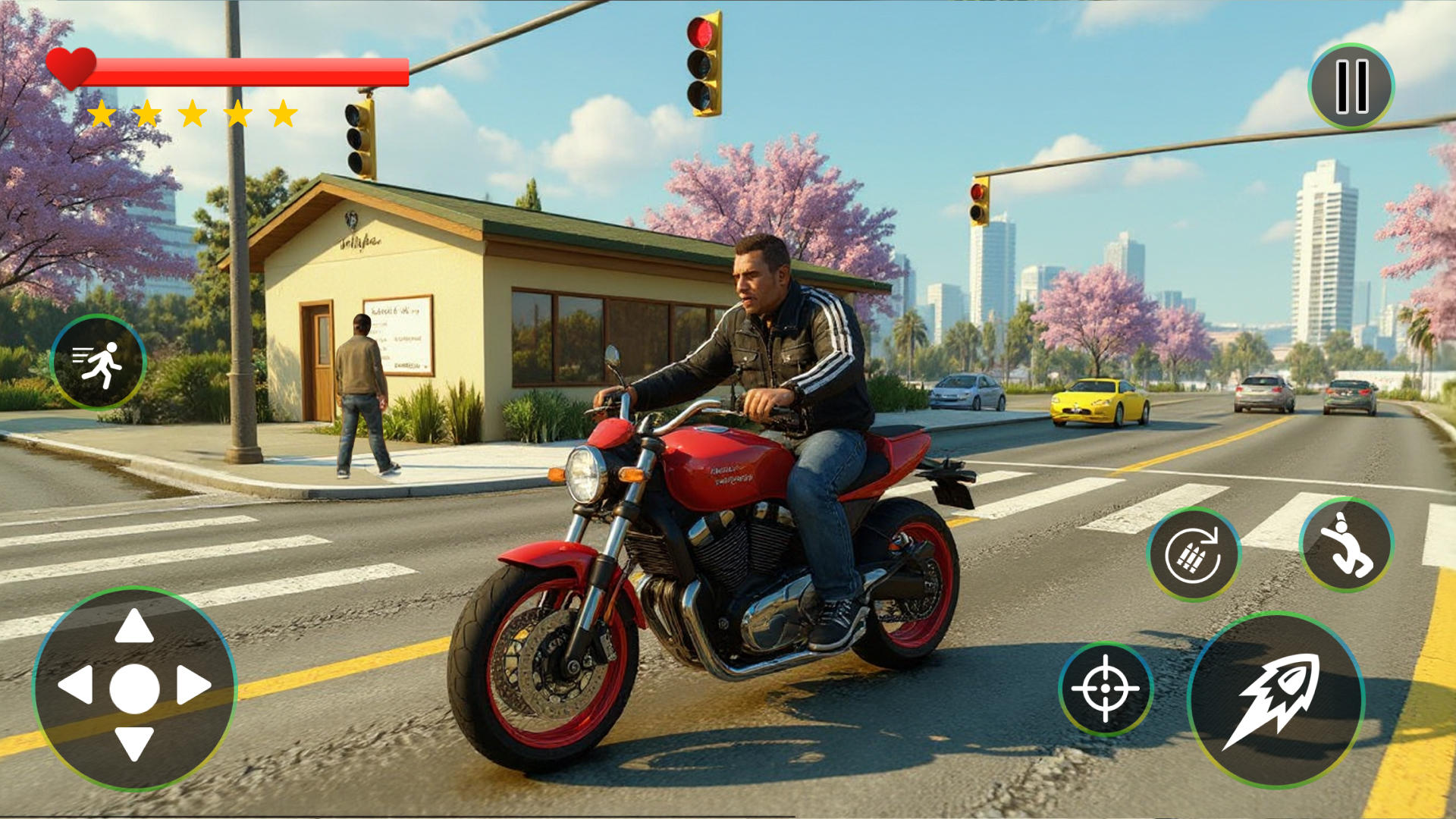1456x819 pixels.
Task: Pause the game
Action: pos(1351,86)
